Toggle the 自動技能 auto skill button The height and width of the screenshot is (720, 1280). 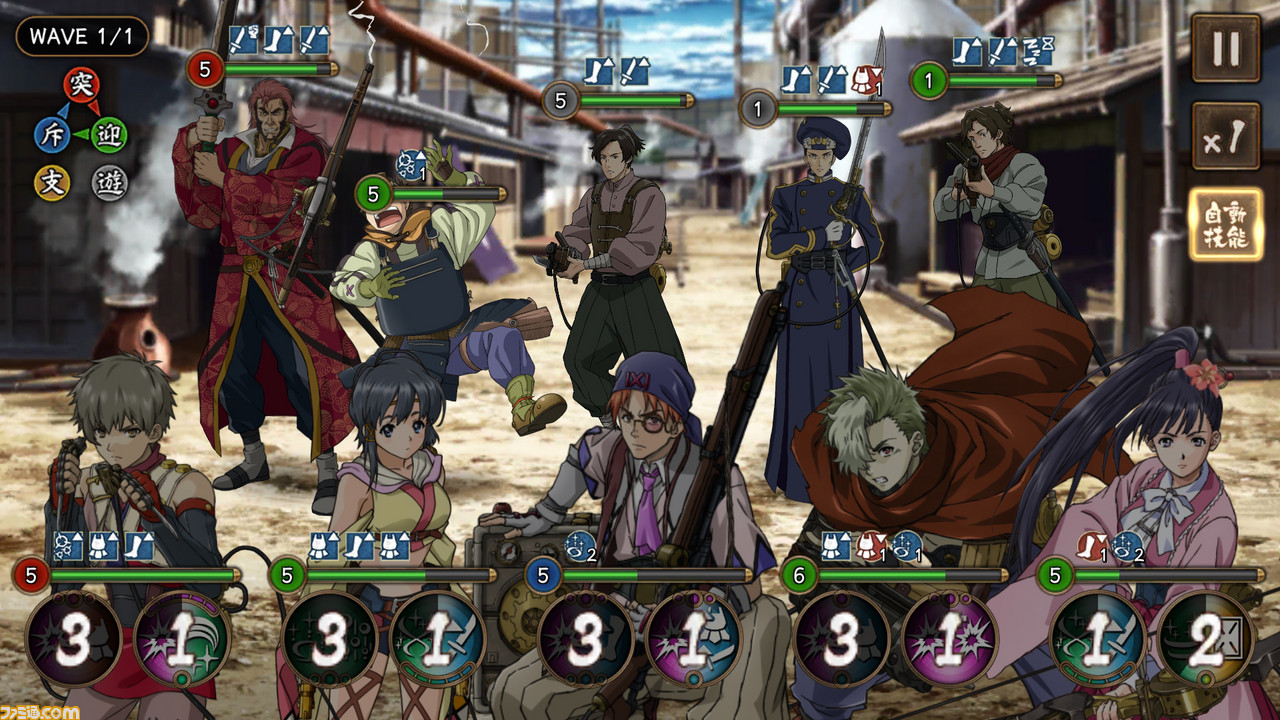[x=1225, y=225]
